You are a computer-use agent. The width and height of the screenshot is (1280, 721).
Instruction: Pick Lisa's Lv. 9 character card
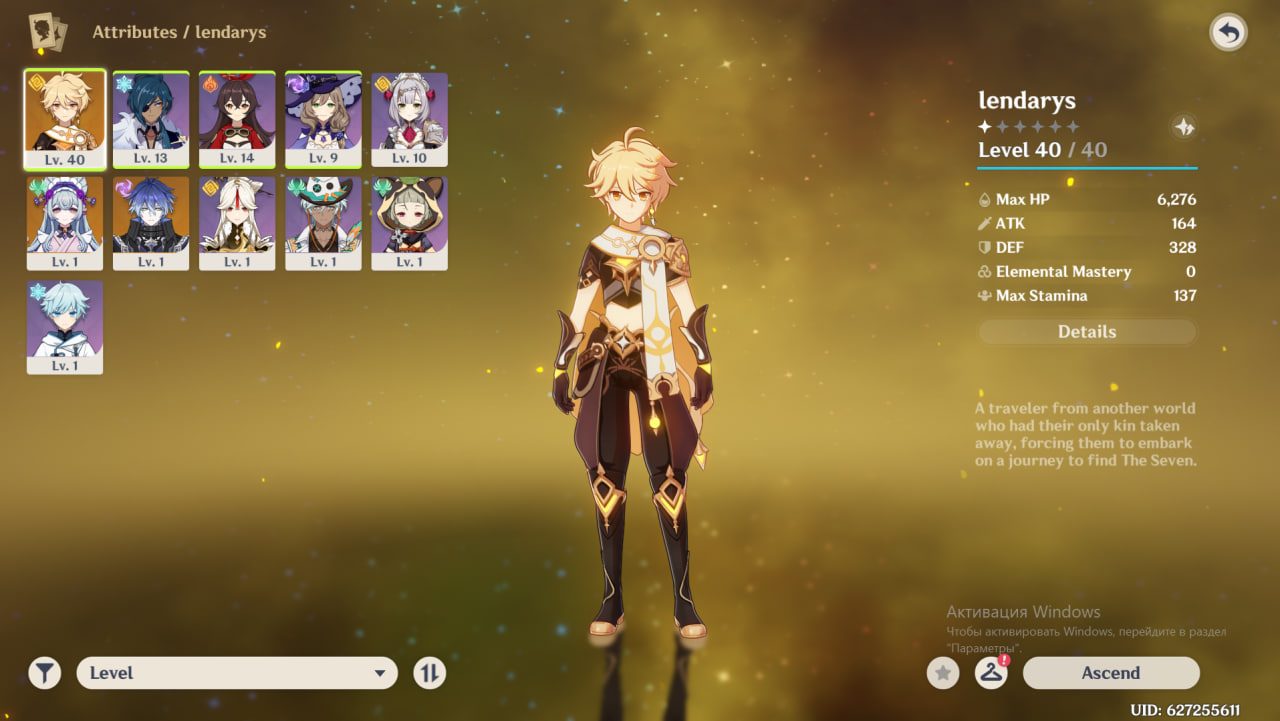click(323, 120)
